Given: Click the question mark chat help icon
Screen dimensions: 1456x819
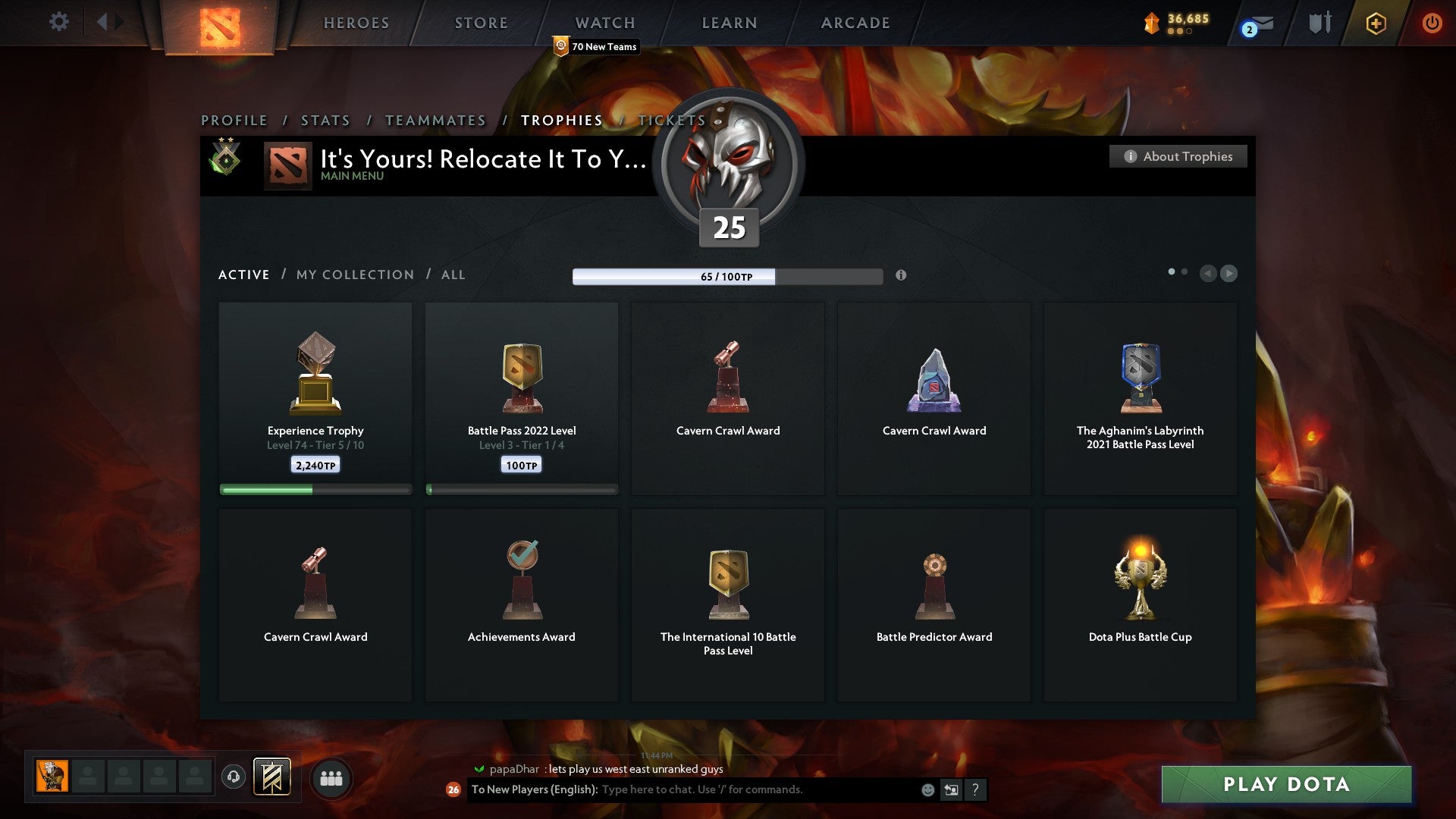Looking at the screenshot, I should pyautogui.click(x=976, y=789).
